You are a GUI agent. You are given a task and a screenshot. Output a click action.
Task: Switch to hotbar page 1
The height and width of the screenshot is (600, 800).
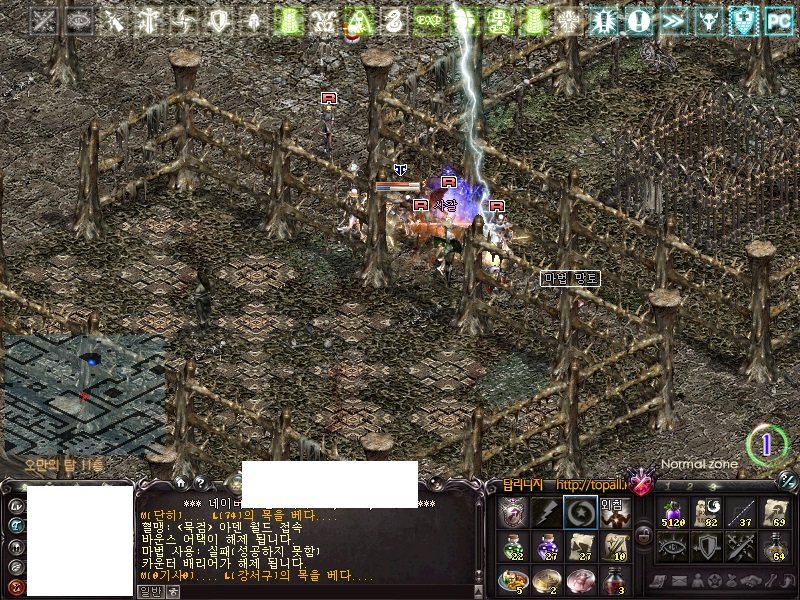point(667,487)
